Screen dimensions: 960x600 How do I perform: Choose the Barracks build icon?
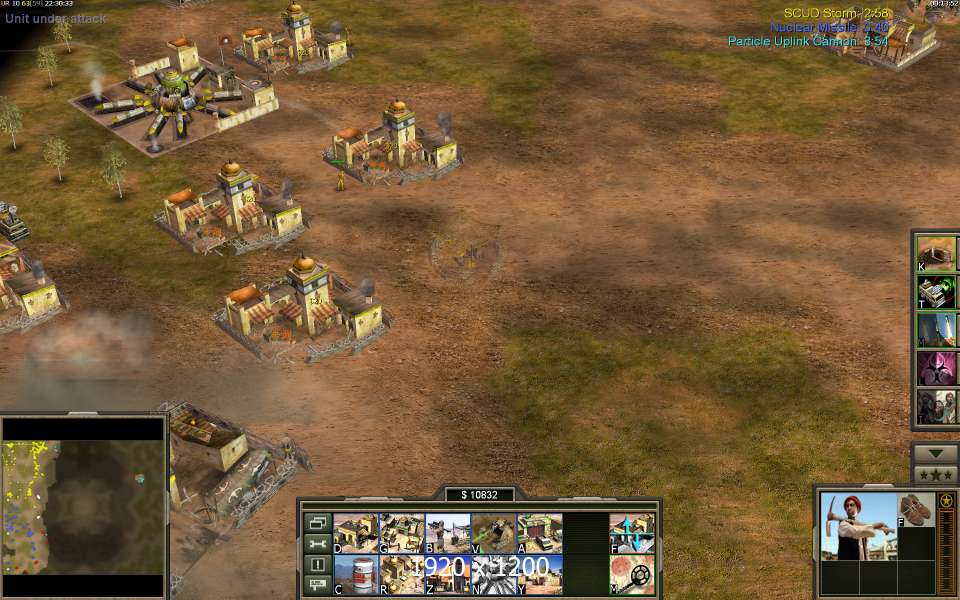click(x=447, y=533)
